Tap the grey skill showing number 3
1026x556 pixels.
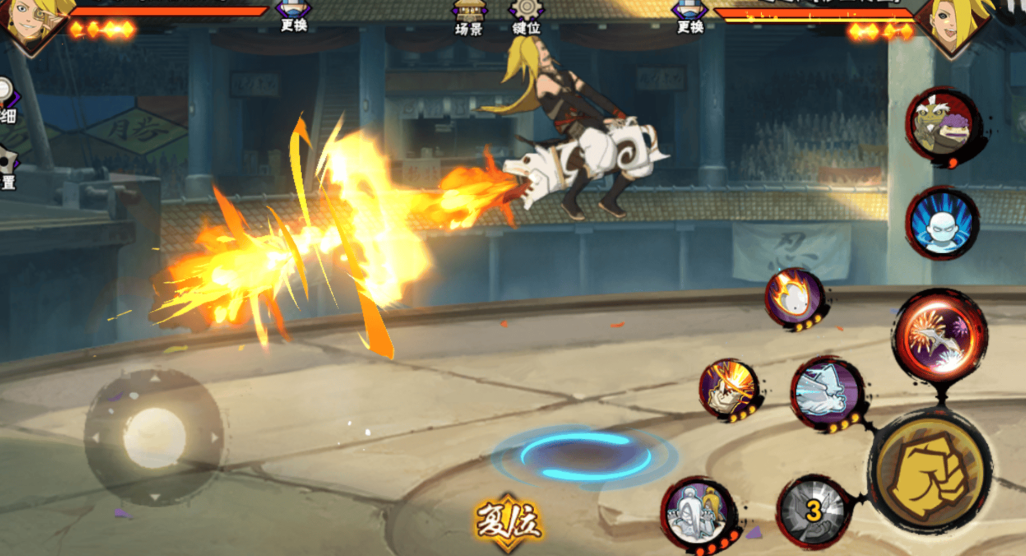click(814, 512)
